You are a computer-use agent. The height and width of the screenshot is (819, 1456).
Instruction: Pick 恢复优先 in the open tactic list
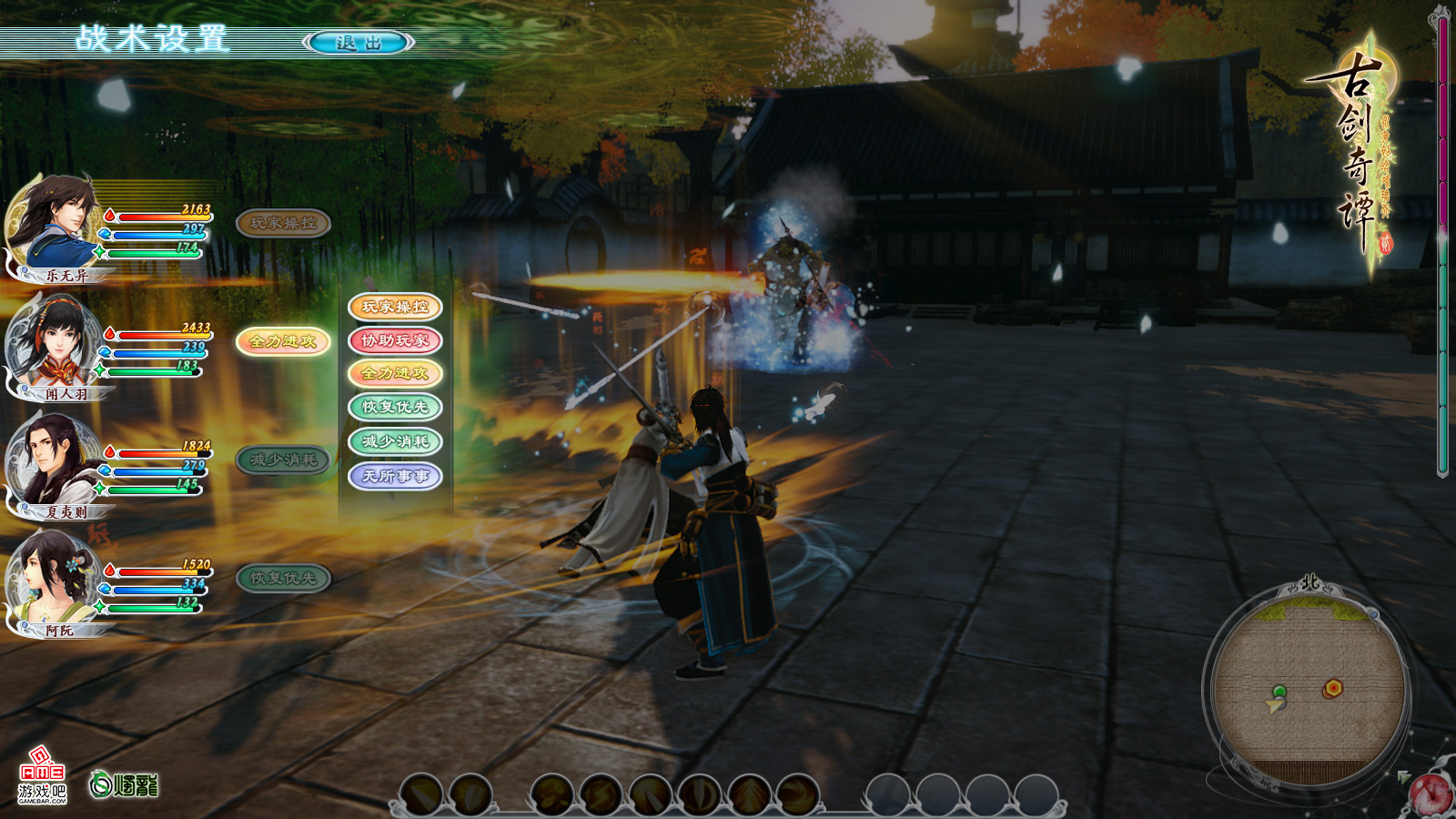(x=395, y=407)
